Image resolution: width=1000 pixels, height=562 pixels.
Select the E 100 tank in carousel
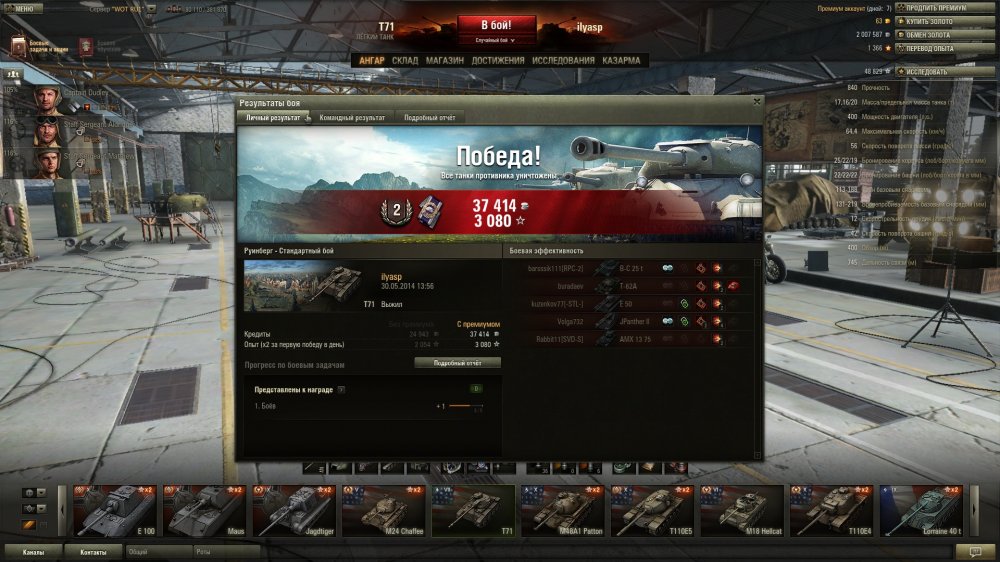[x=116, y=510]
